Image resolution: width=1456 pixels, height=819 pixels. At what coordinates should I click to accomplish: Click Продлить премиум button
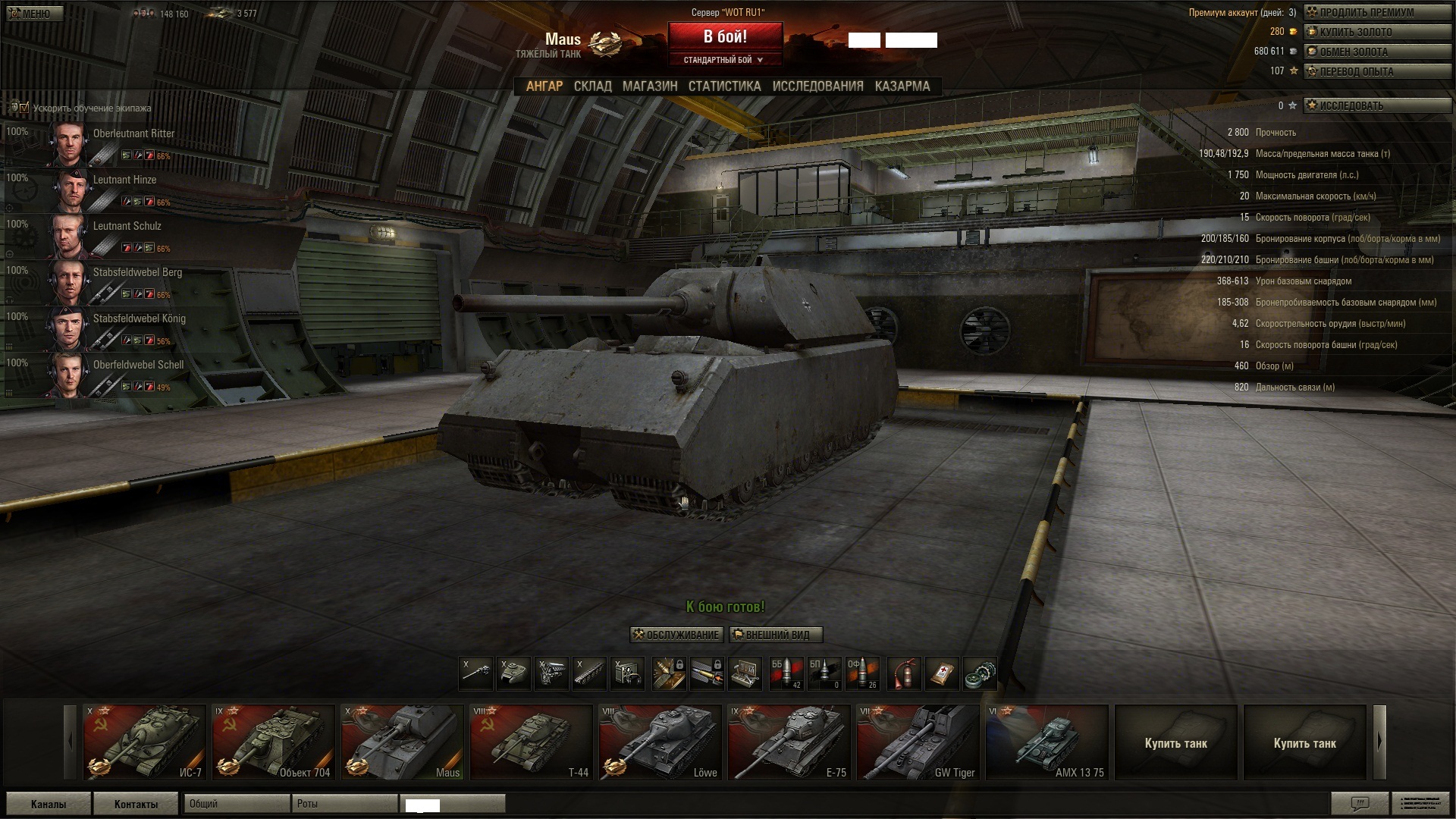(1376, 13)
